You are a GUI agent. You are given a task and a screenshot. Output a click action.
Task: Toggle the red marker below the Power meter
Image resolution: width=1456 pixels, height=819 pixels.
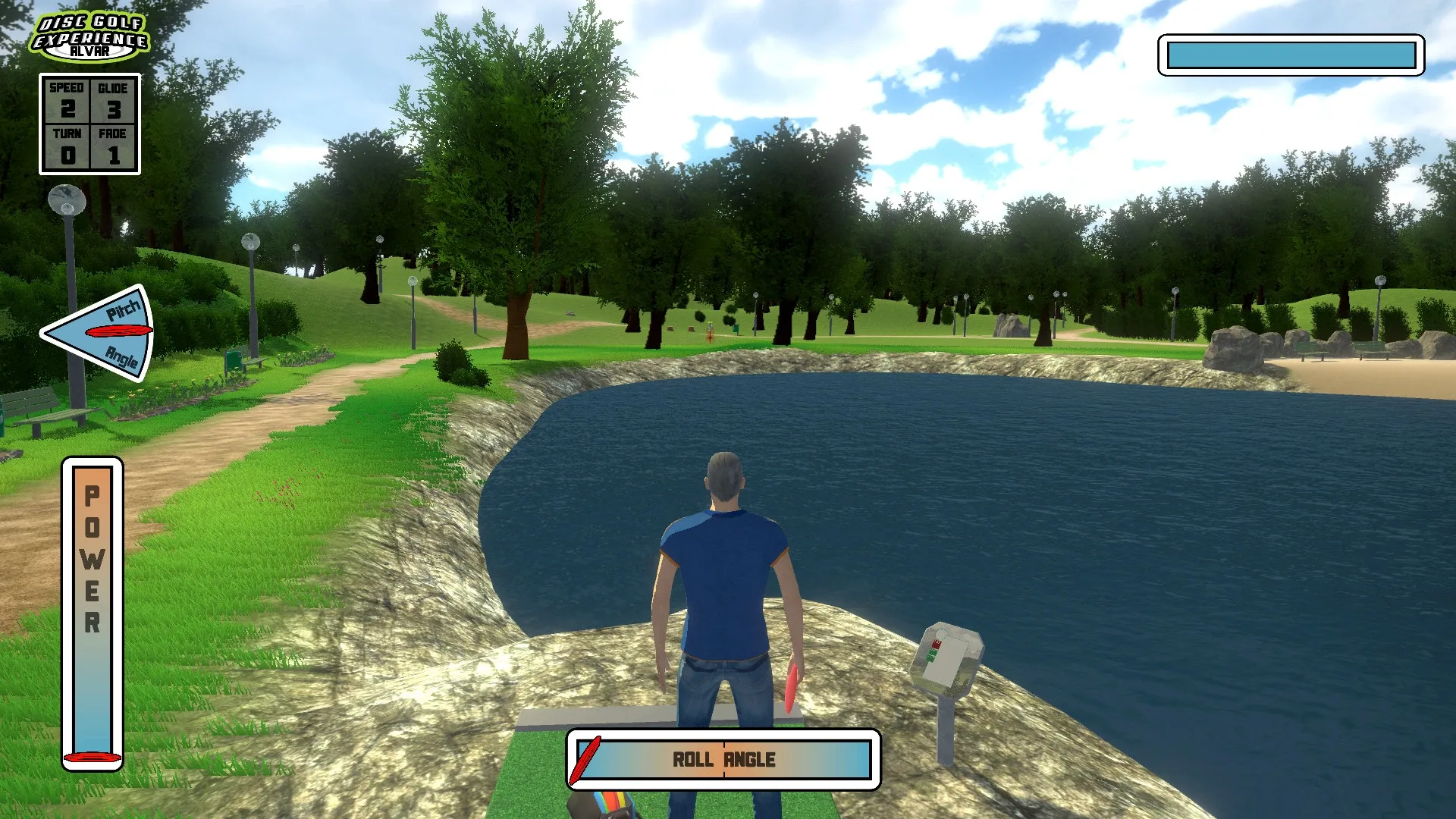pos(93,758)
